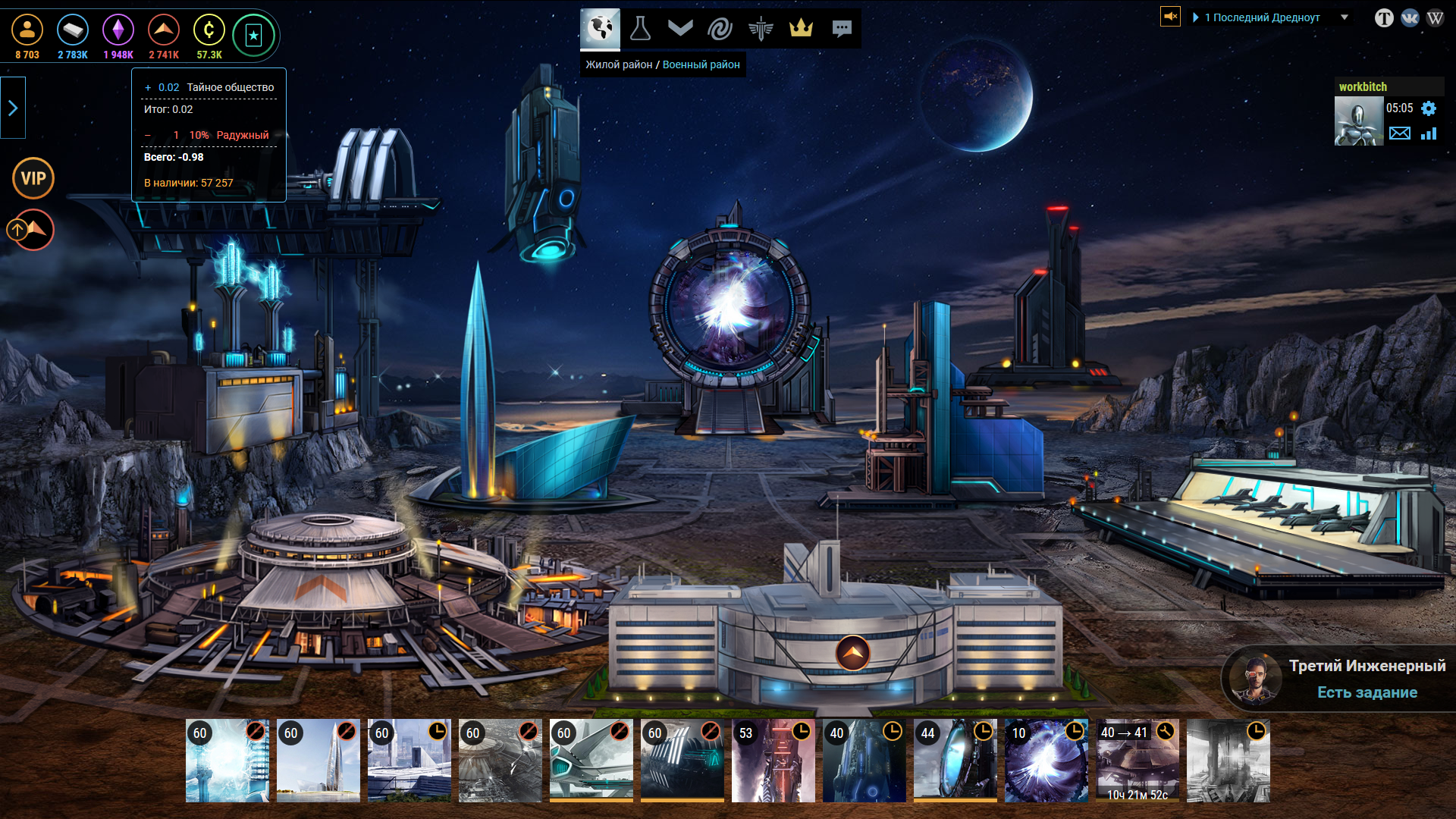Image resolution: width=1456 pixels, height=819 pixels.
Task: Open the chat bubble tab
Action: pos(841,29)
